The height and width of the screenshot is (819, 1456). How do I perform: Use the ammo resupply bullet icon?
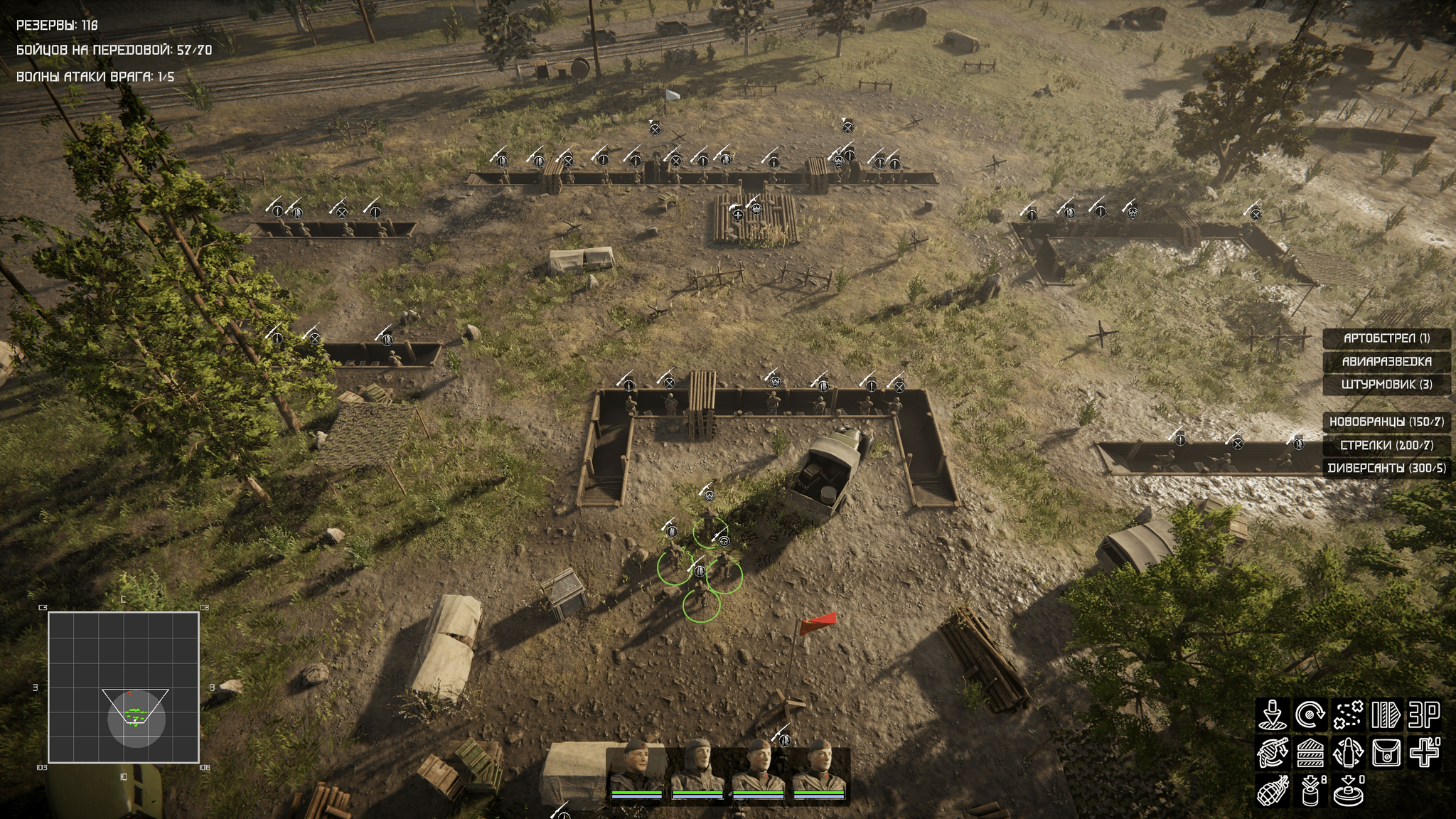click(1348, 754)
